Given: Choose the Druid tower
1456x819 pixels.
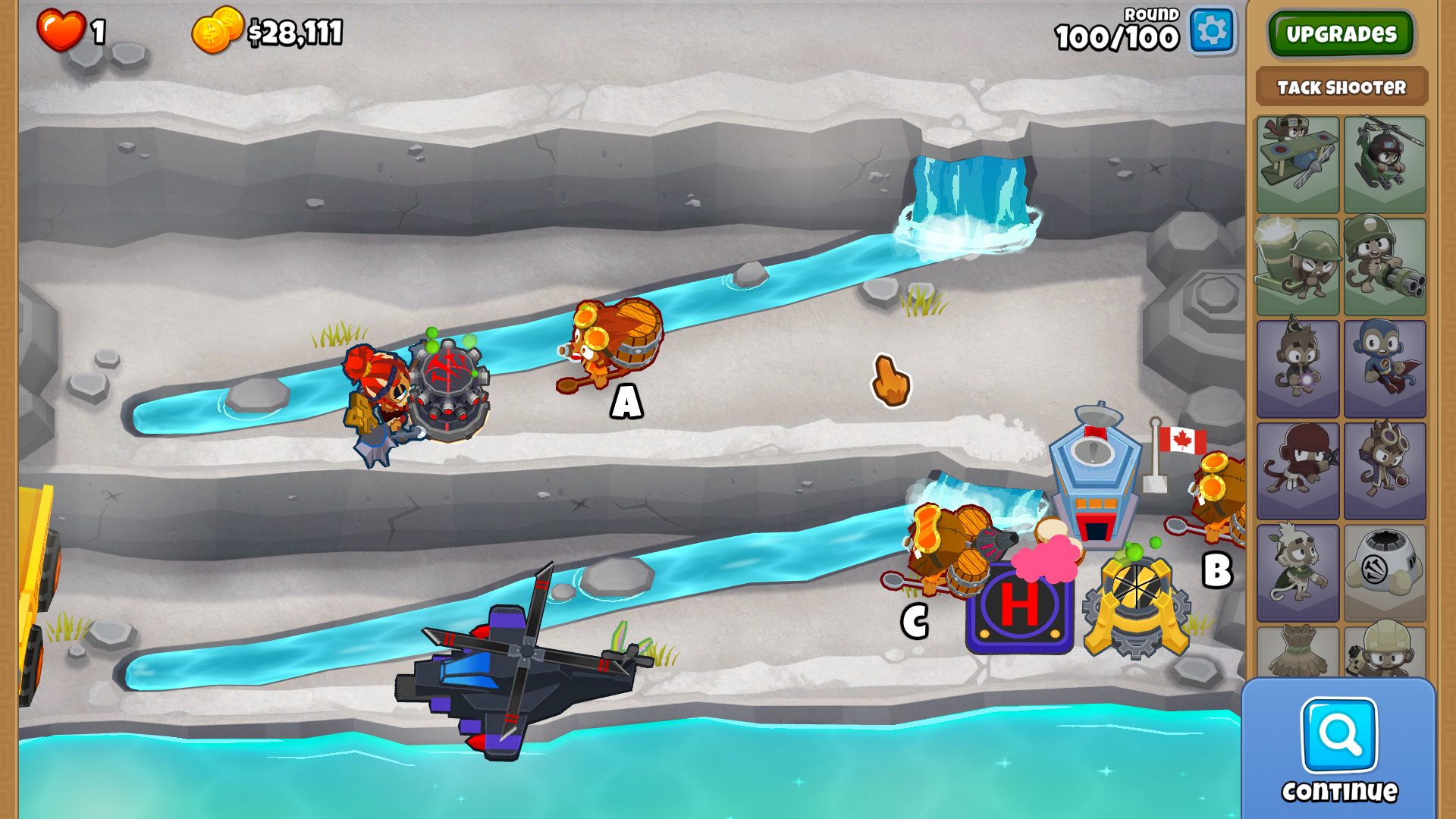Looking at the screenshot, I should pyautogui.click(x=1298, y=573).
